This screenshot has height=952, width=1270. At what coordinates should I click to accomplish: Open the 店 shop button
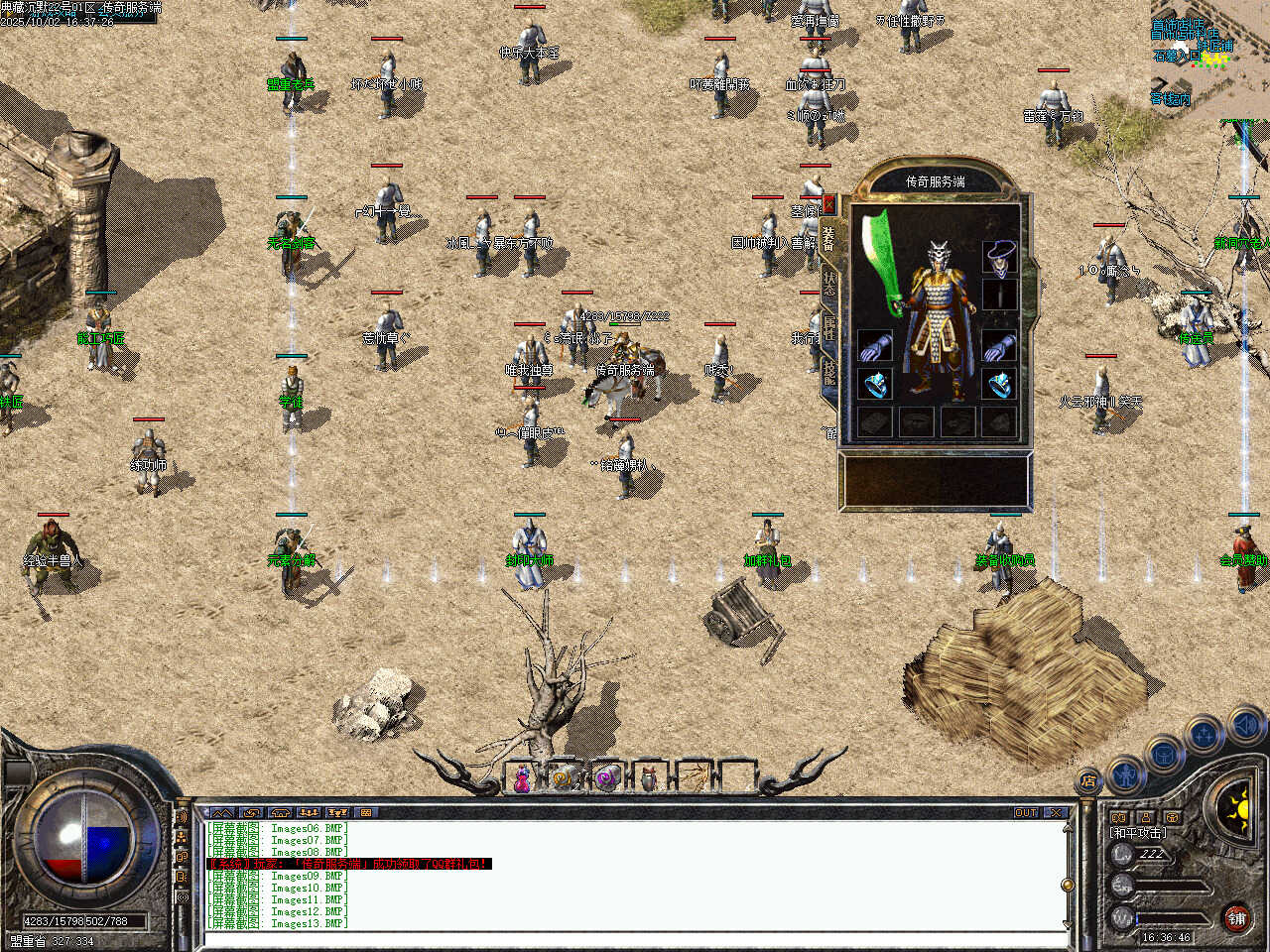click(x=1088, y=781)
